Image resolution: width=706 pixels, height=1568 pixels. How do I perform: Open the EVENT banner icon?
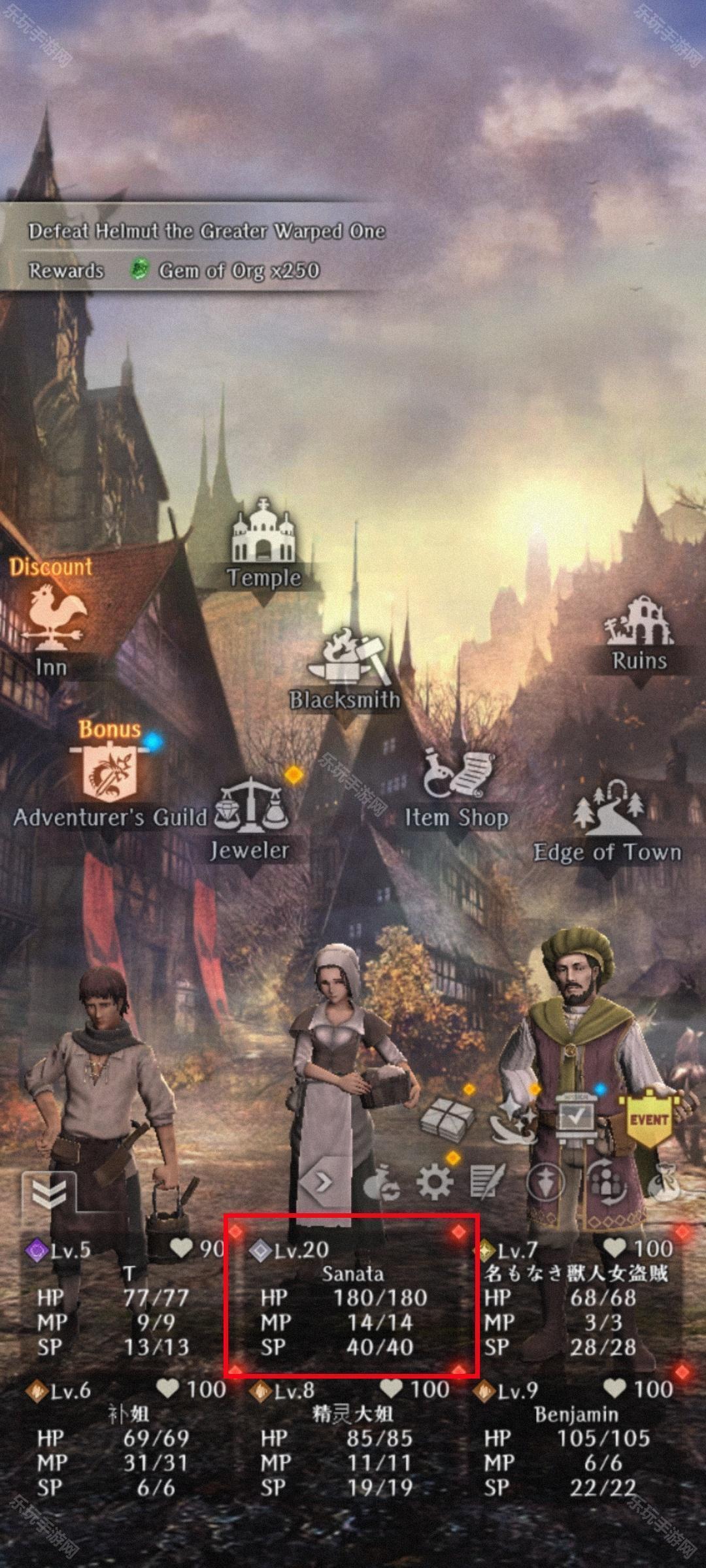[648, 1120]
